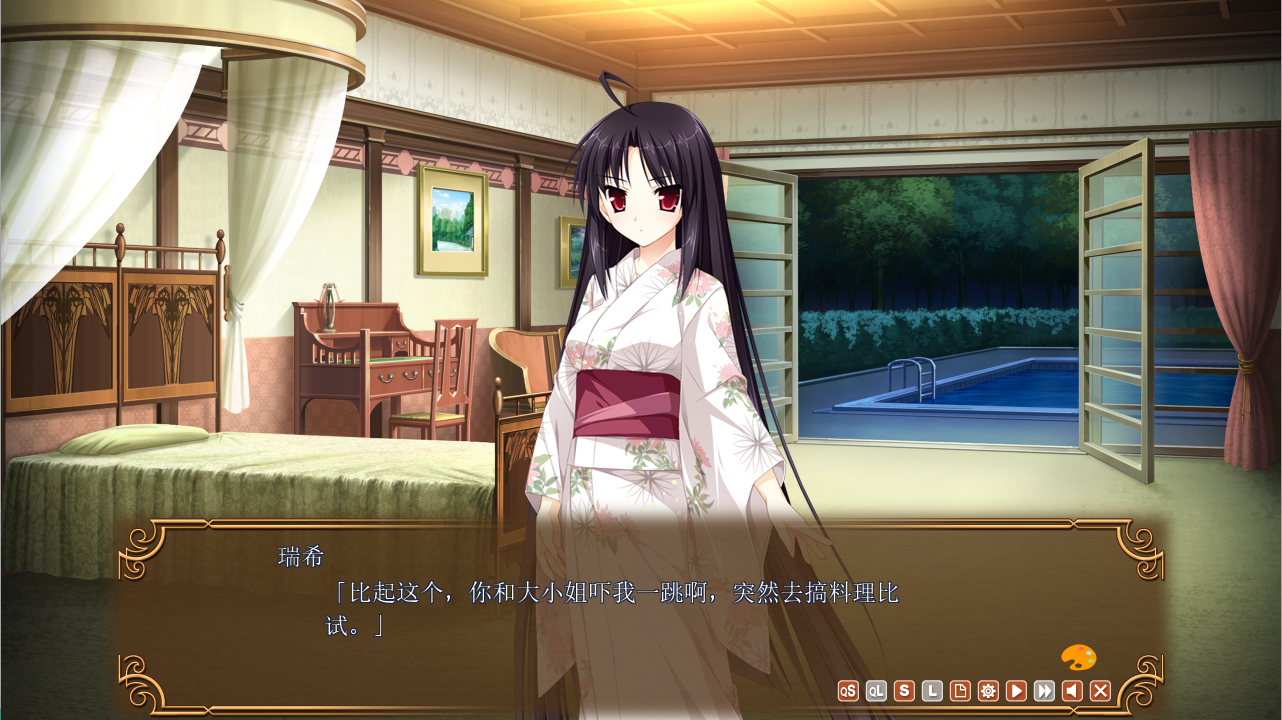The width and height of the screenshot is (1282, 720).
Task: Enable auto-play mode with the play button
Action: pos(1017,691)
